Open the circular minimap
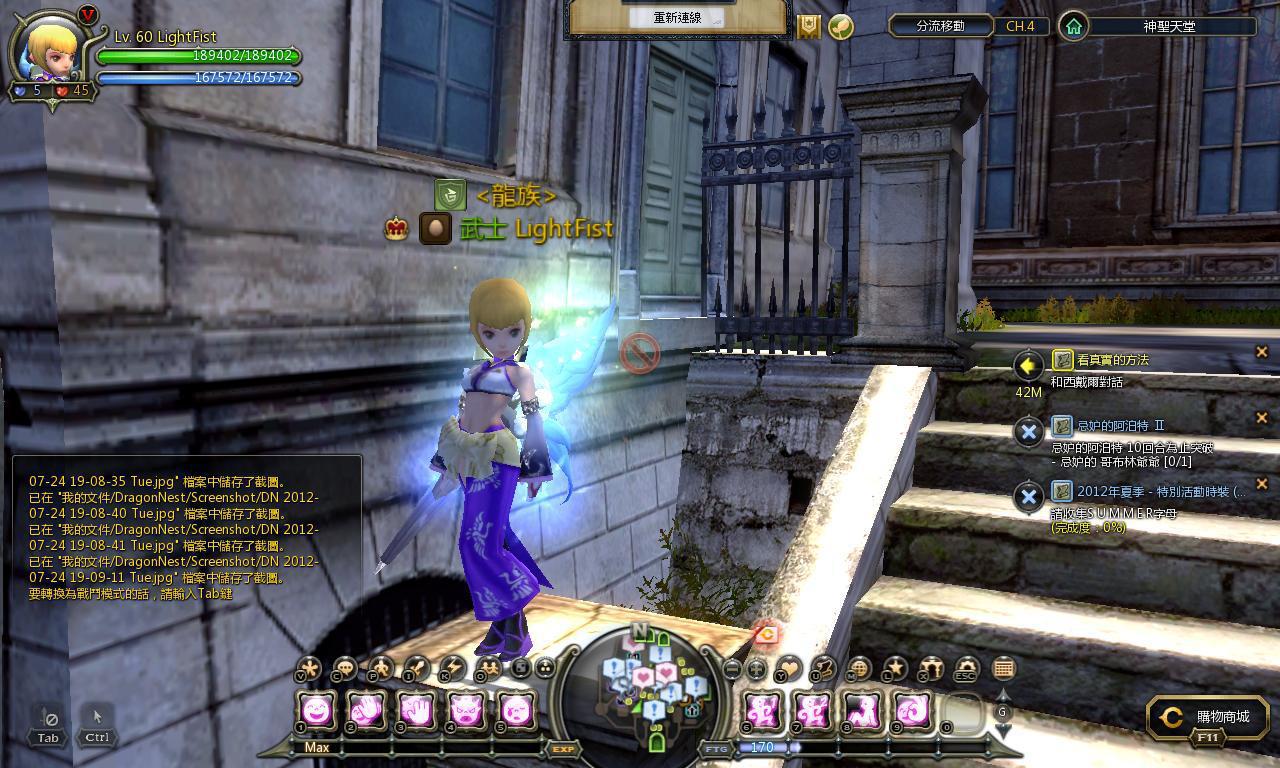Image resolution: width=1280 pixels, height=768 pixels. 655,690
